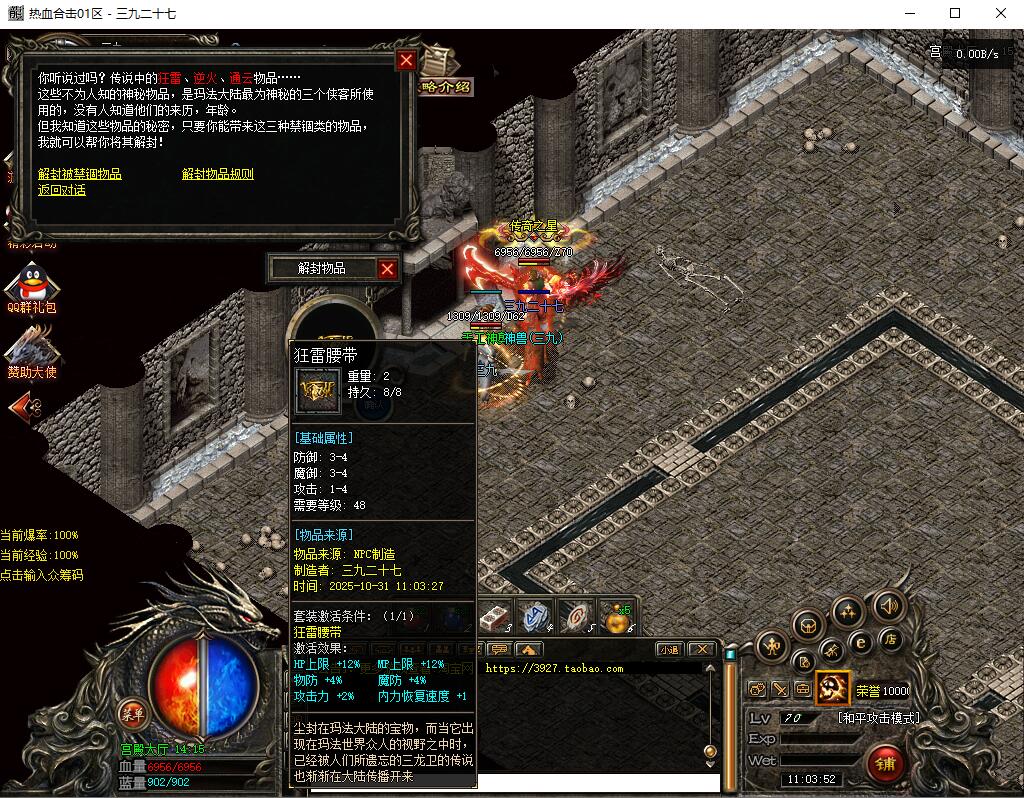Open the 解封物品规则 rules link
Viewport: 1024px width, 798px height.
(218, 174)
